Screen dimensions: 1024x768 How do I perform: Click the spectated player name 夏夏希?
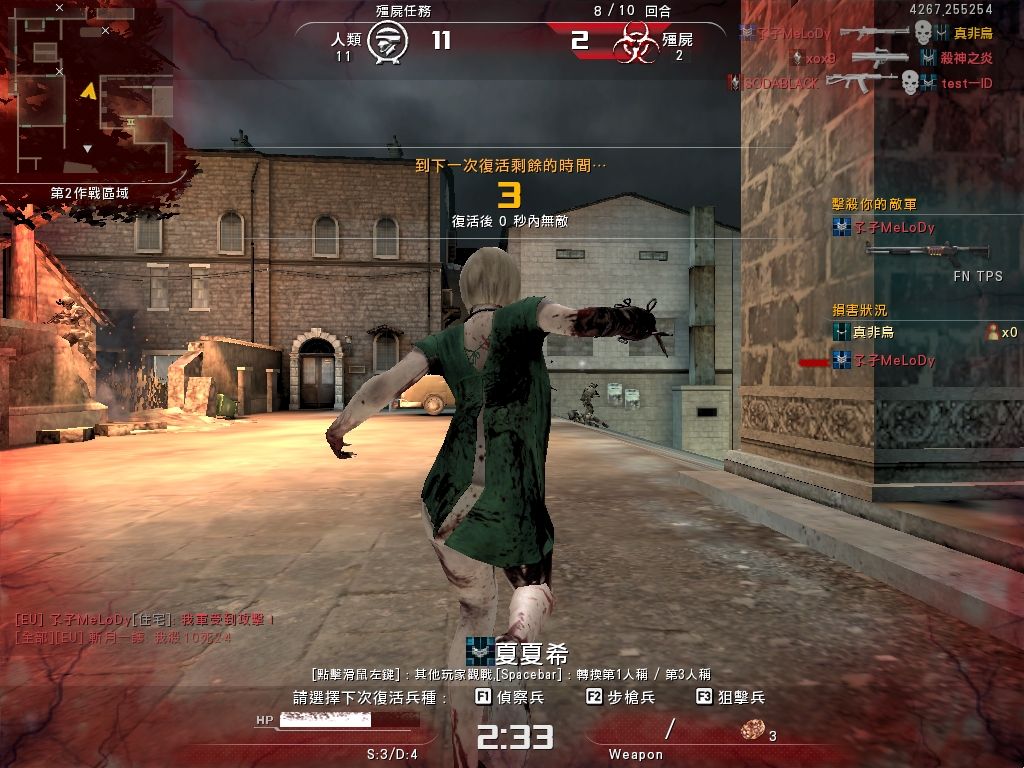[531, 654]
